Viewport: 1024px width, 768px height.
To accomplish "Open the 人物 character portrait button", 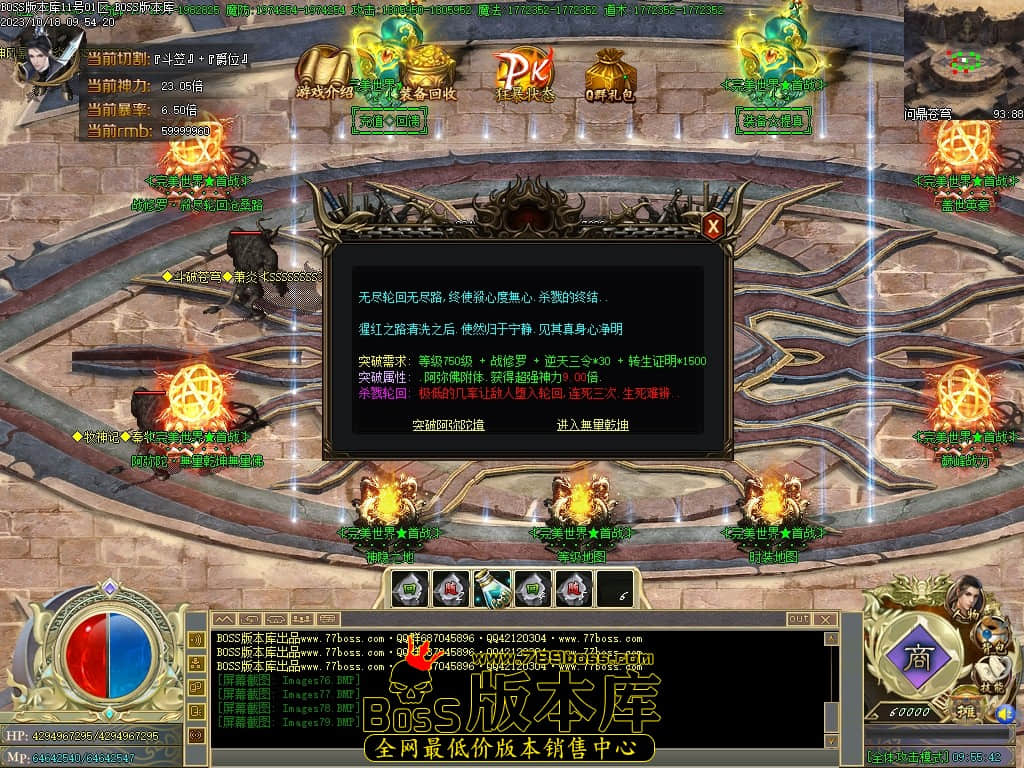I will (x=964, y=597).
